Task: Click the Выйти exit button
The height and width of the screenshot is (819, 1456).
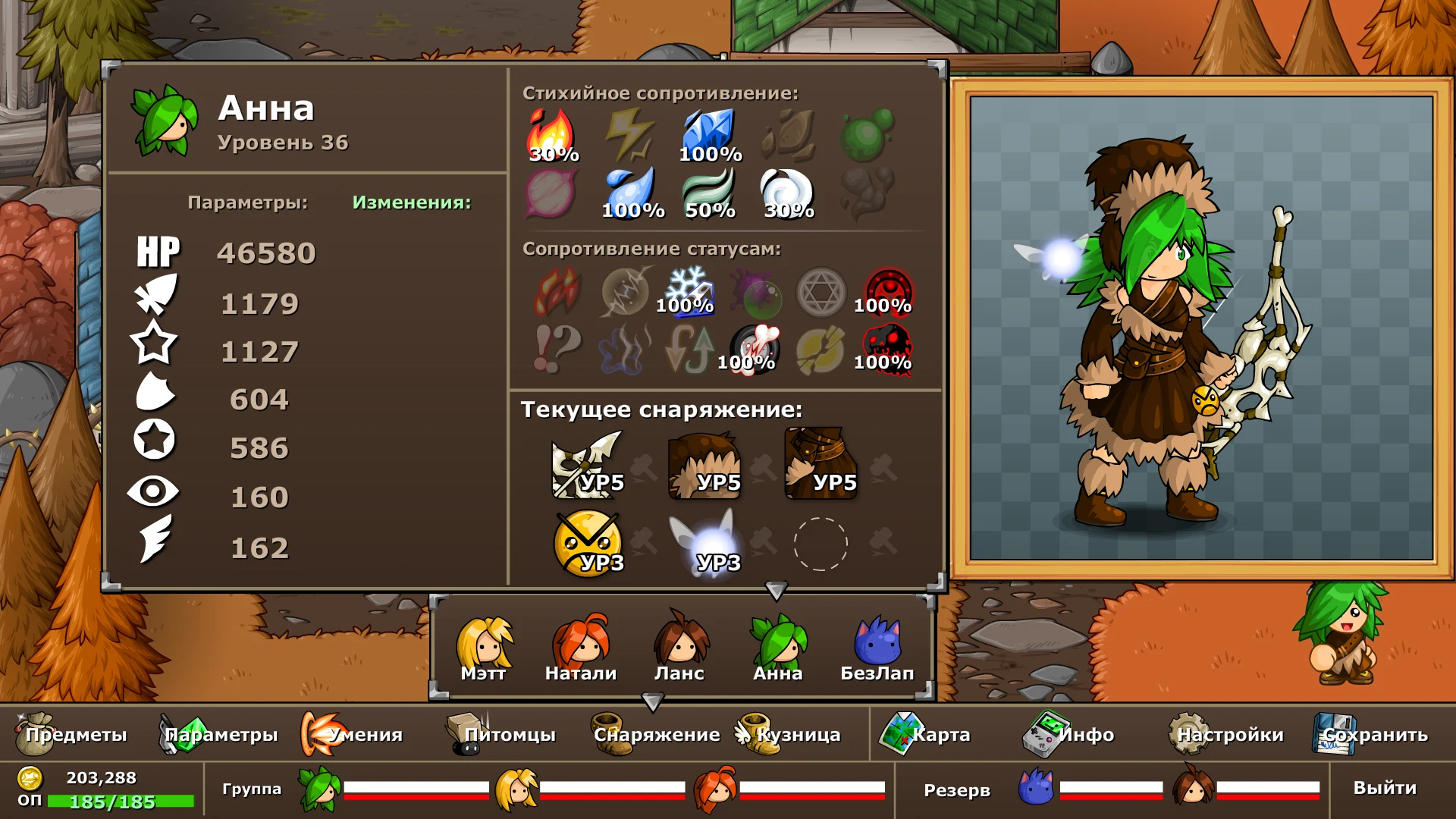Action: pos(1385,788)
